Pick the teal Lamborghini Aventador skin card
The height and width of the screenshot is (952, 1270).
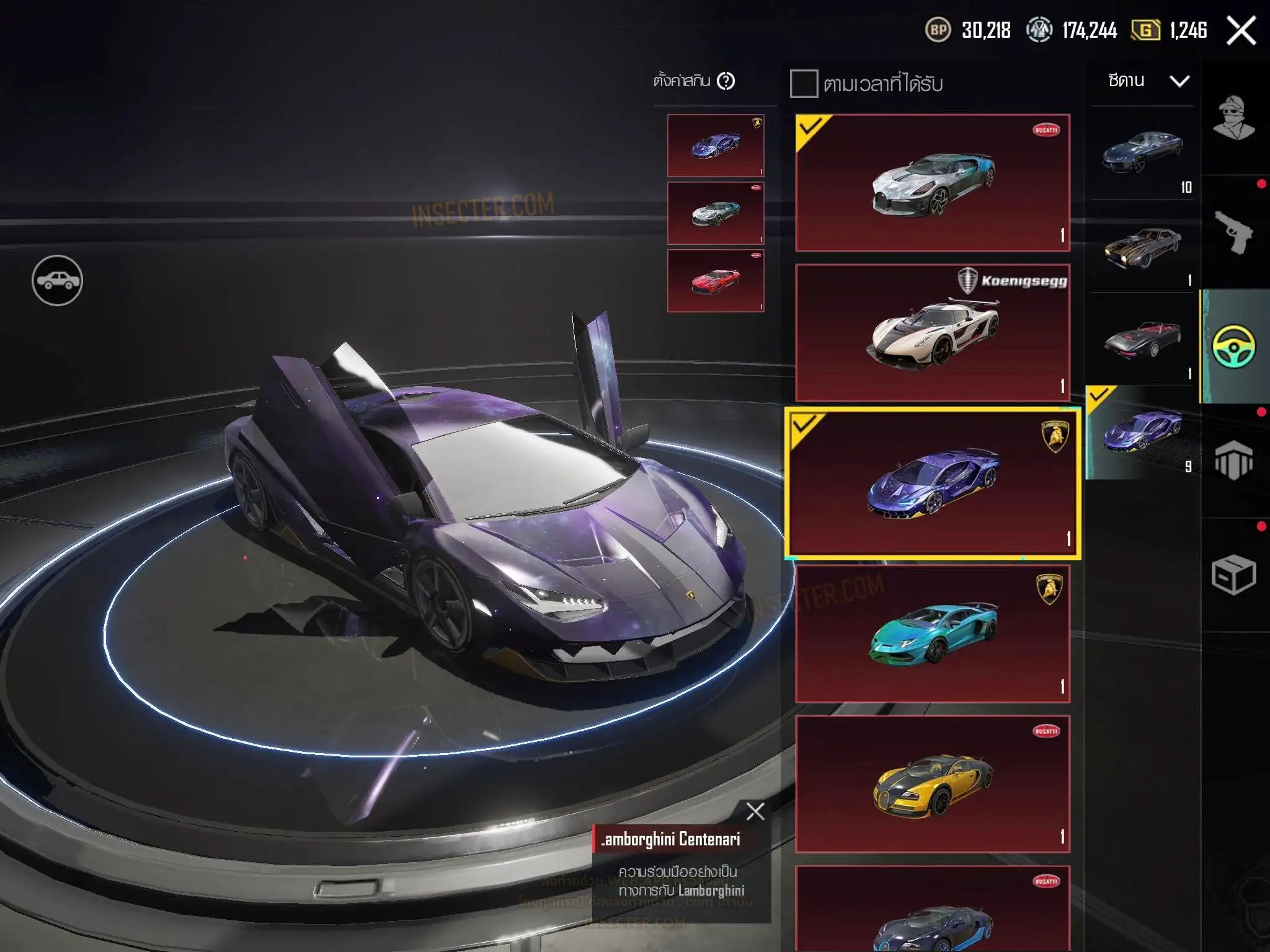933,634
